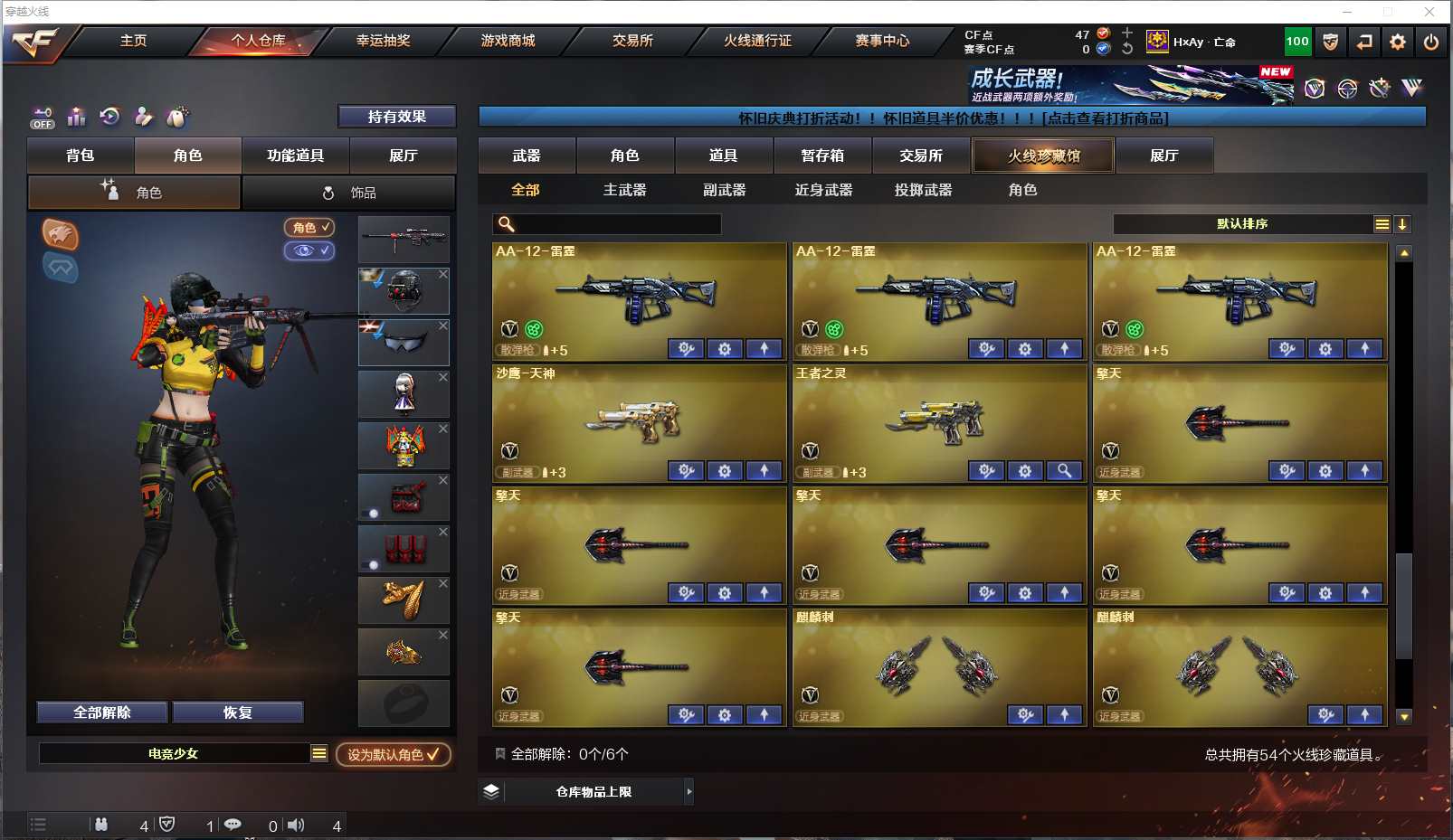The height and width of the screenshot is (840, 1453).
Task: Visit the 赛事中心 tournament center
Action: pos(882,41)
